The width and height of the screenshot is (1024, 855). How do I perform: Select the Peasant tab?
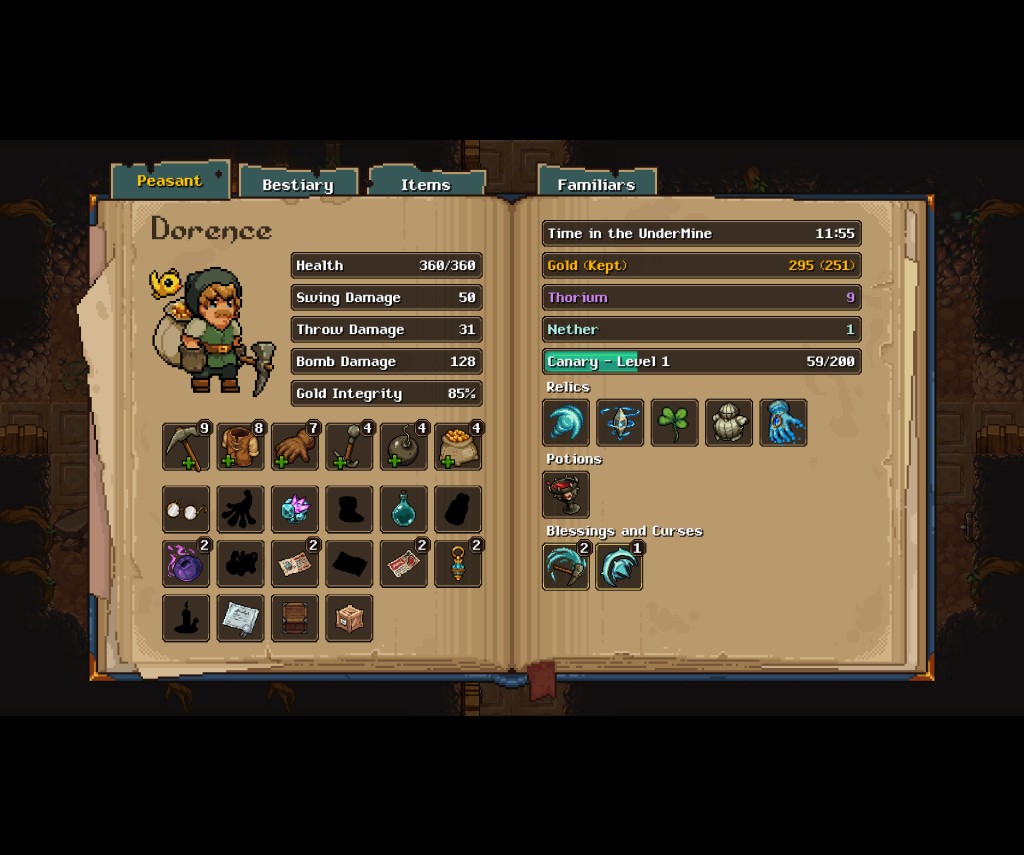tap(170, 181)
